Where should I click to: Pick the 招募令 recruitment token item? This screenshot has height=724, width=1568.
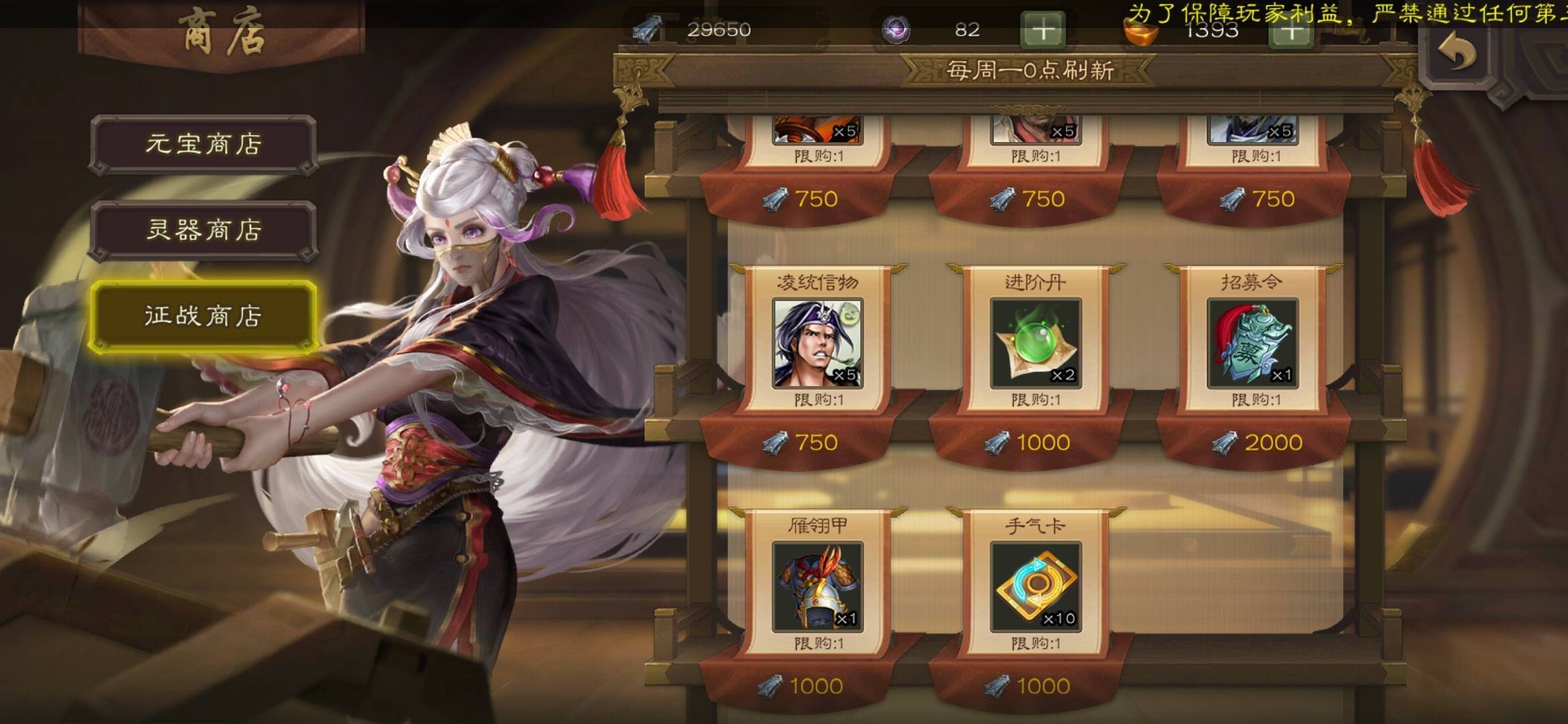click(1252, 344)
